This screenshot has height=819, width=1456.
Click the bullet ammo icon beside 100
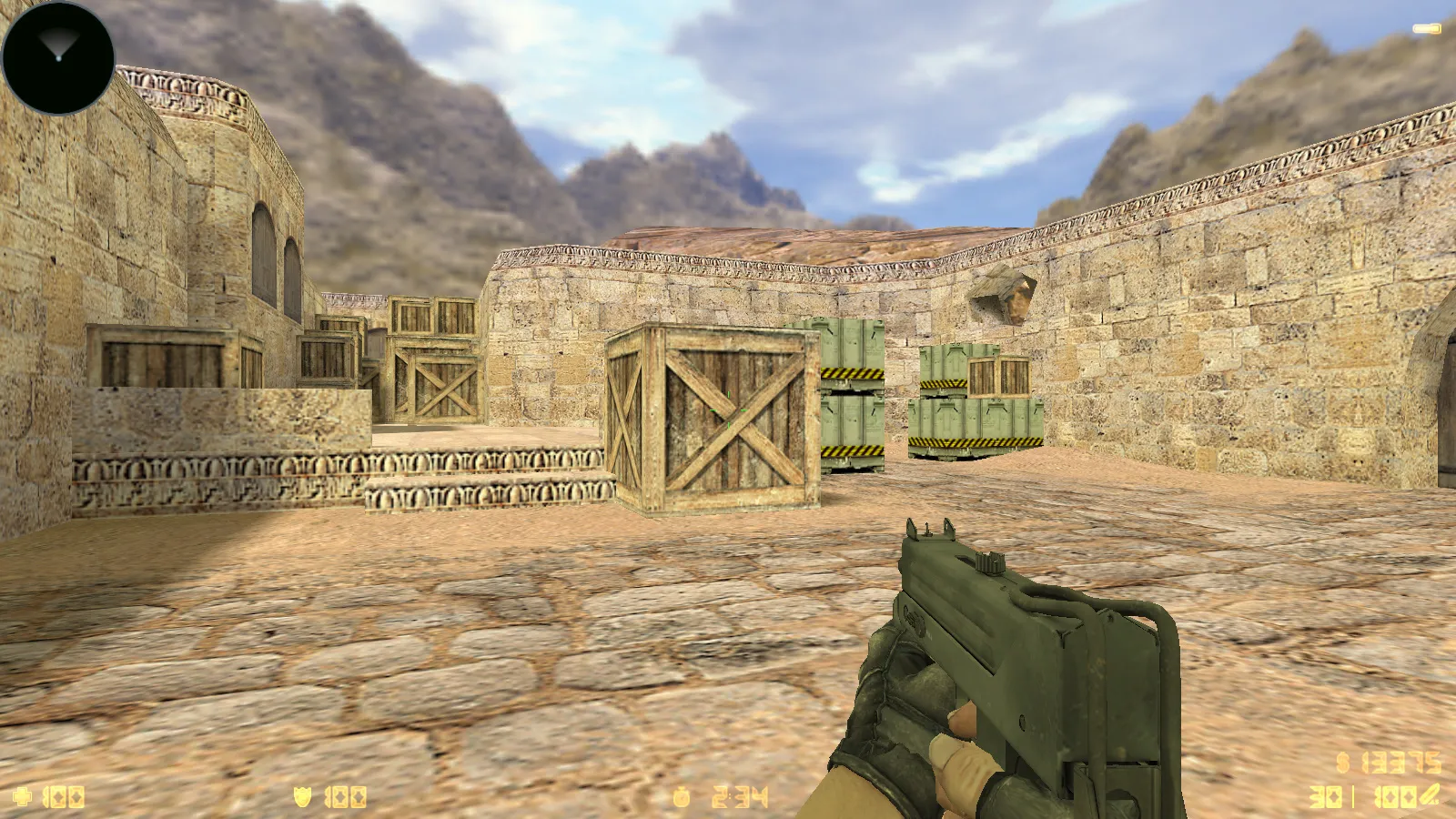pos(1431,794)
